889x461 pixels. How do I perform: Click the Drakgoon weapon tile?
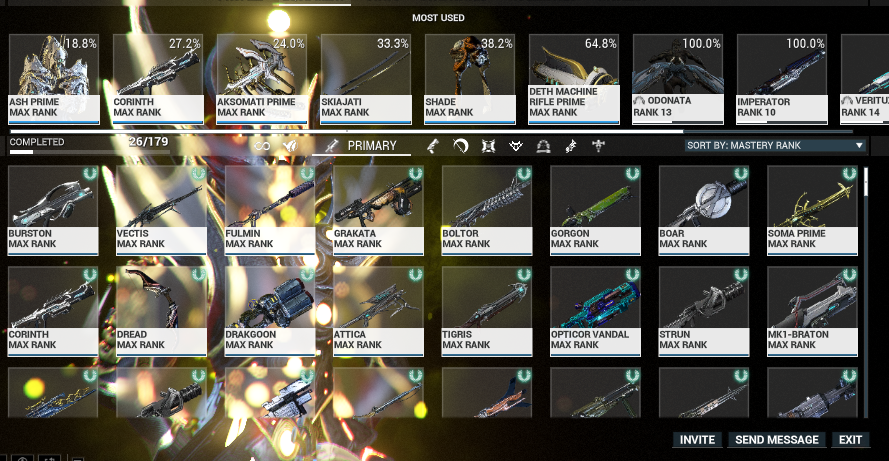tap(270, 310)
